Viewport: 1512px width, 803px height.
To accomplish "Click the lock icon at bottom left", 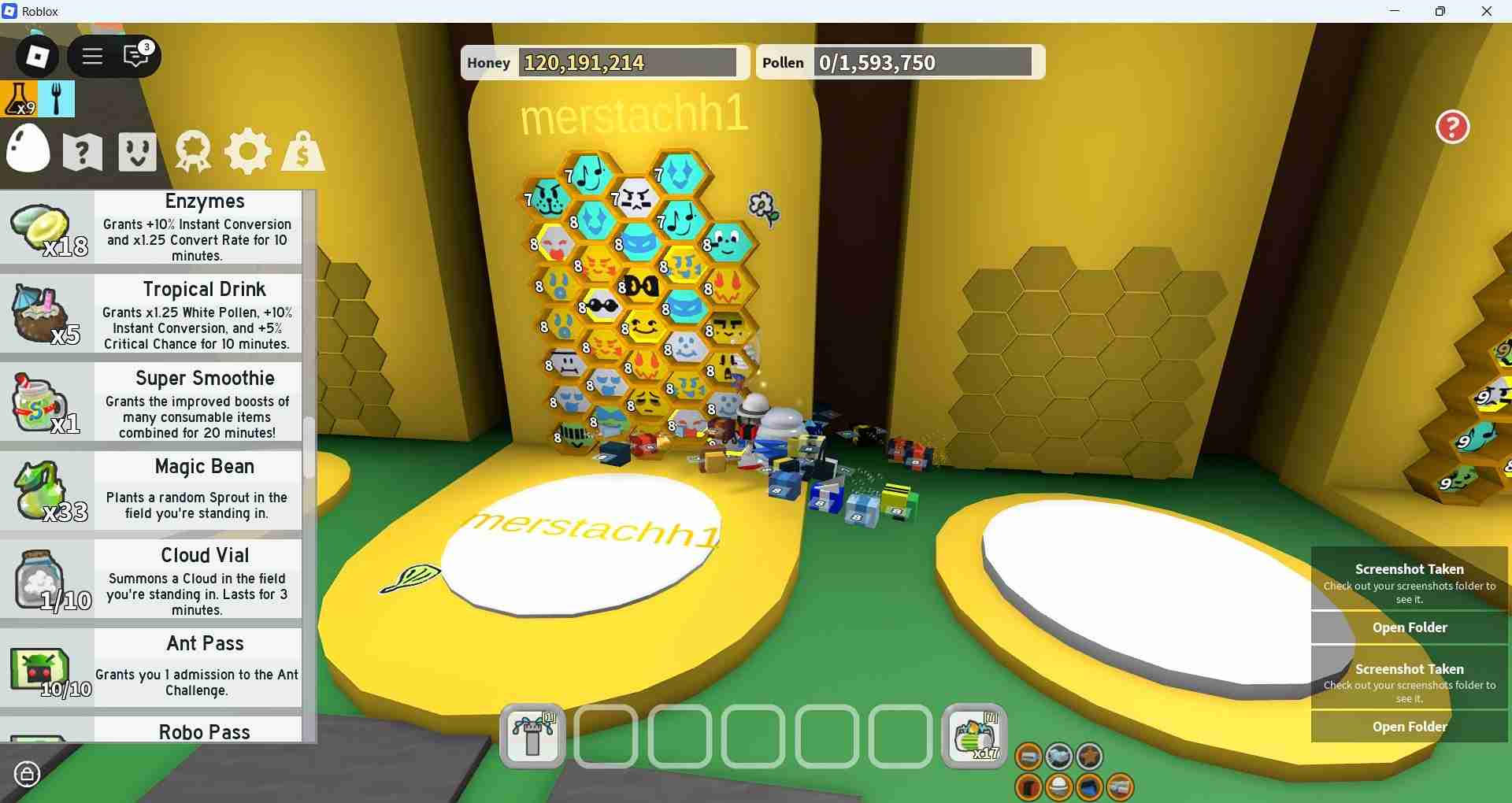I will pyautogui.click(x=27, y=774).
